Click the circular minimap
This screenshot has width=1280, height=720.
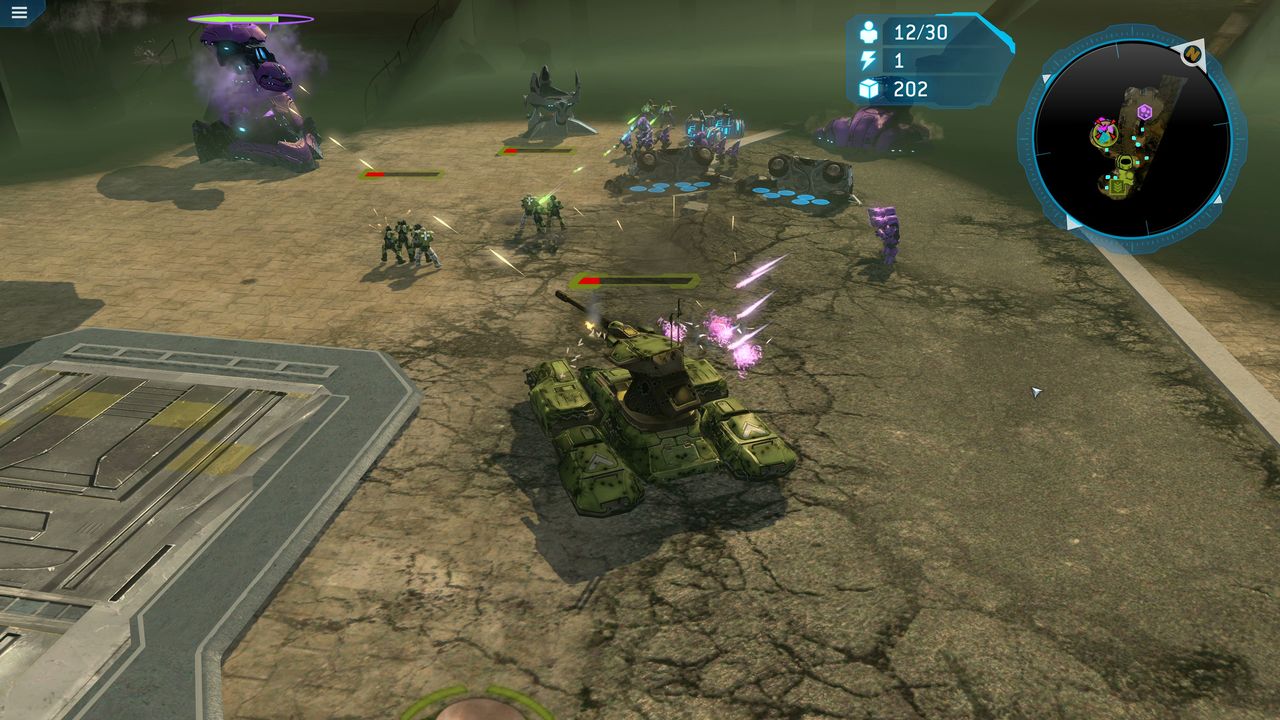[1131, 137]
